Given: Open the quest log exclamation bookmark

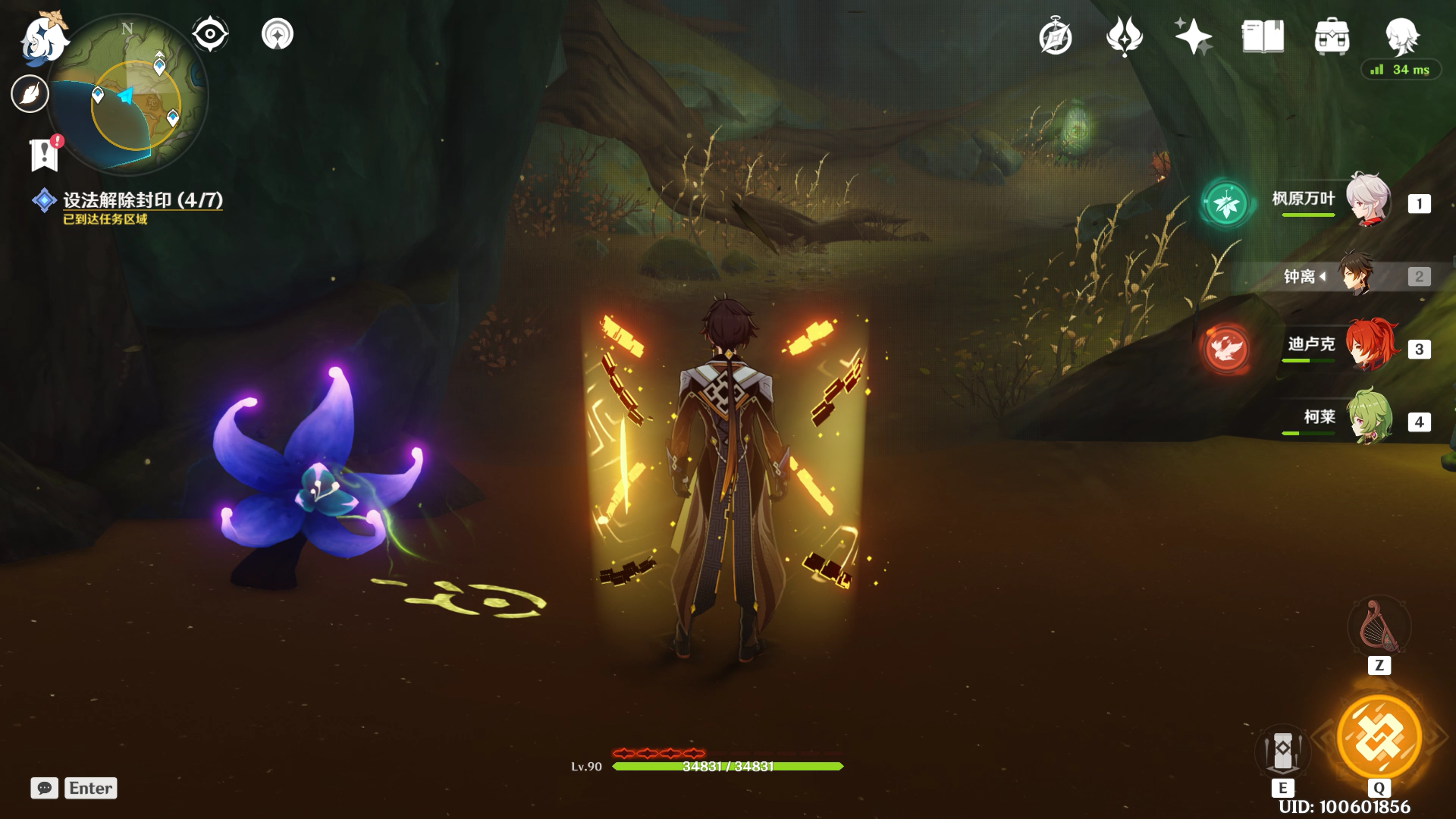Looking at the screenshot, I should click(45, 154).
